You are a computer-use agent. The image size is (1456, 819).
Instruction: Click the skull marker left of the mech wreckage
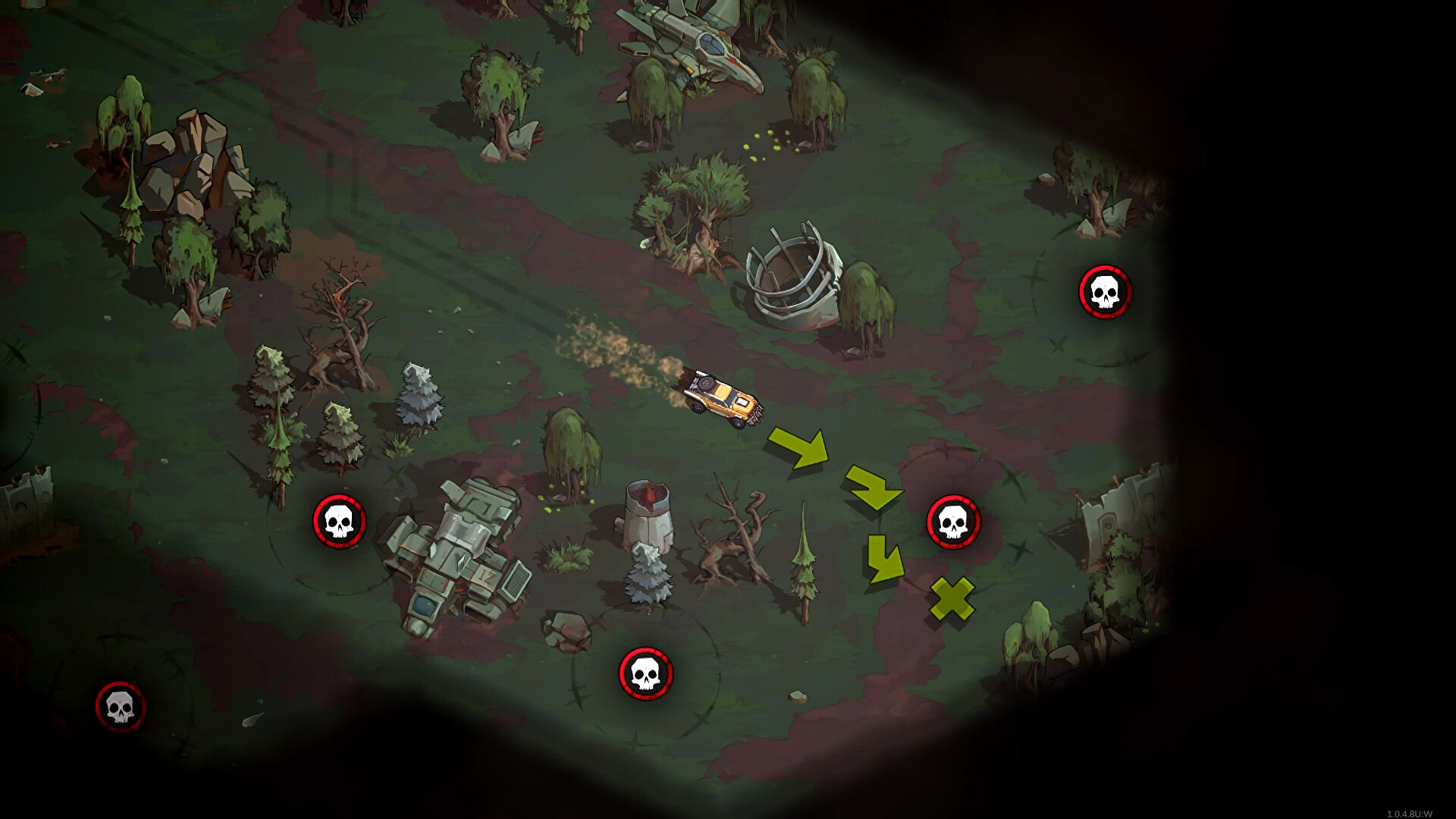point(338,520)
